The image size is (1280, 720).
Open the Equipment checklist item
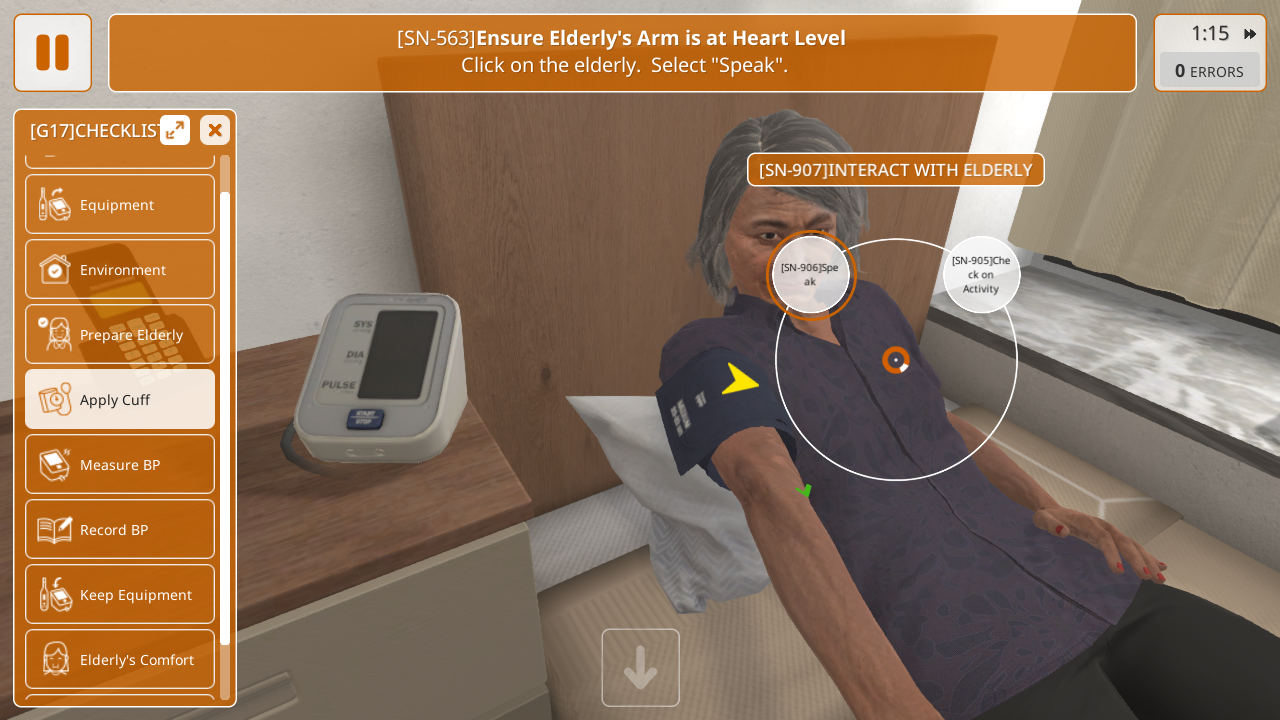120,204
